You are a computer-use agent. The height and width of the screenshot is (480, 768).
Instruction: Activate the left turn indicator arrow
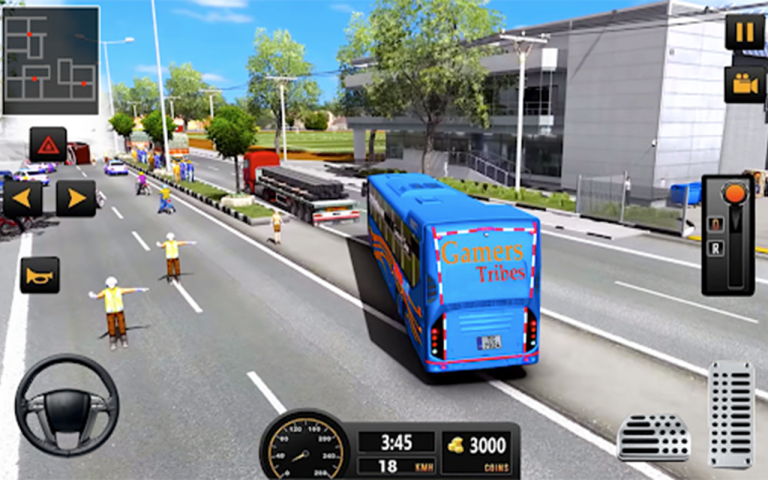[x=22, y=198]
